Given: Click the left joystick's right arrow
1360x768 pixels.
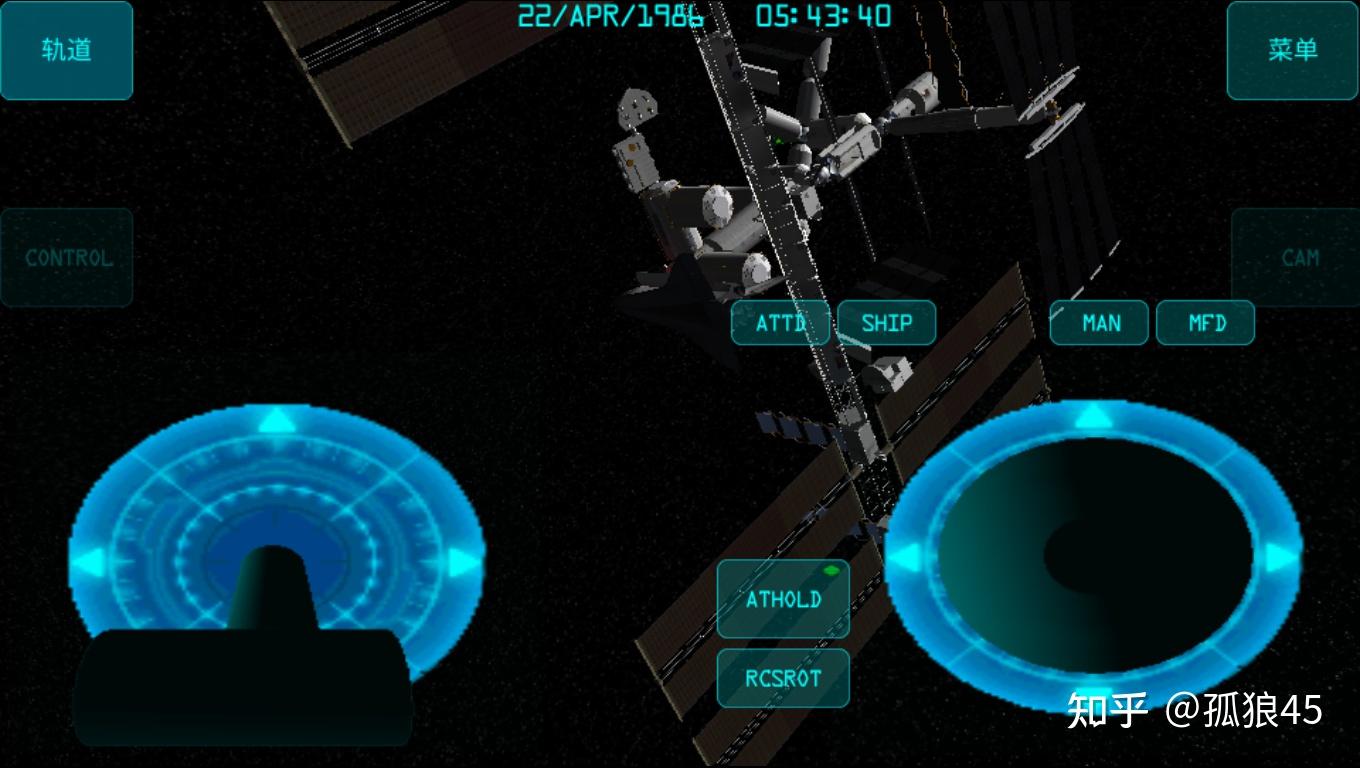Looking at the screenshot, I should tap(461, 563).
